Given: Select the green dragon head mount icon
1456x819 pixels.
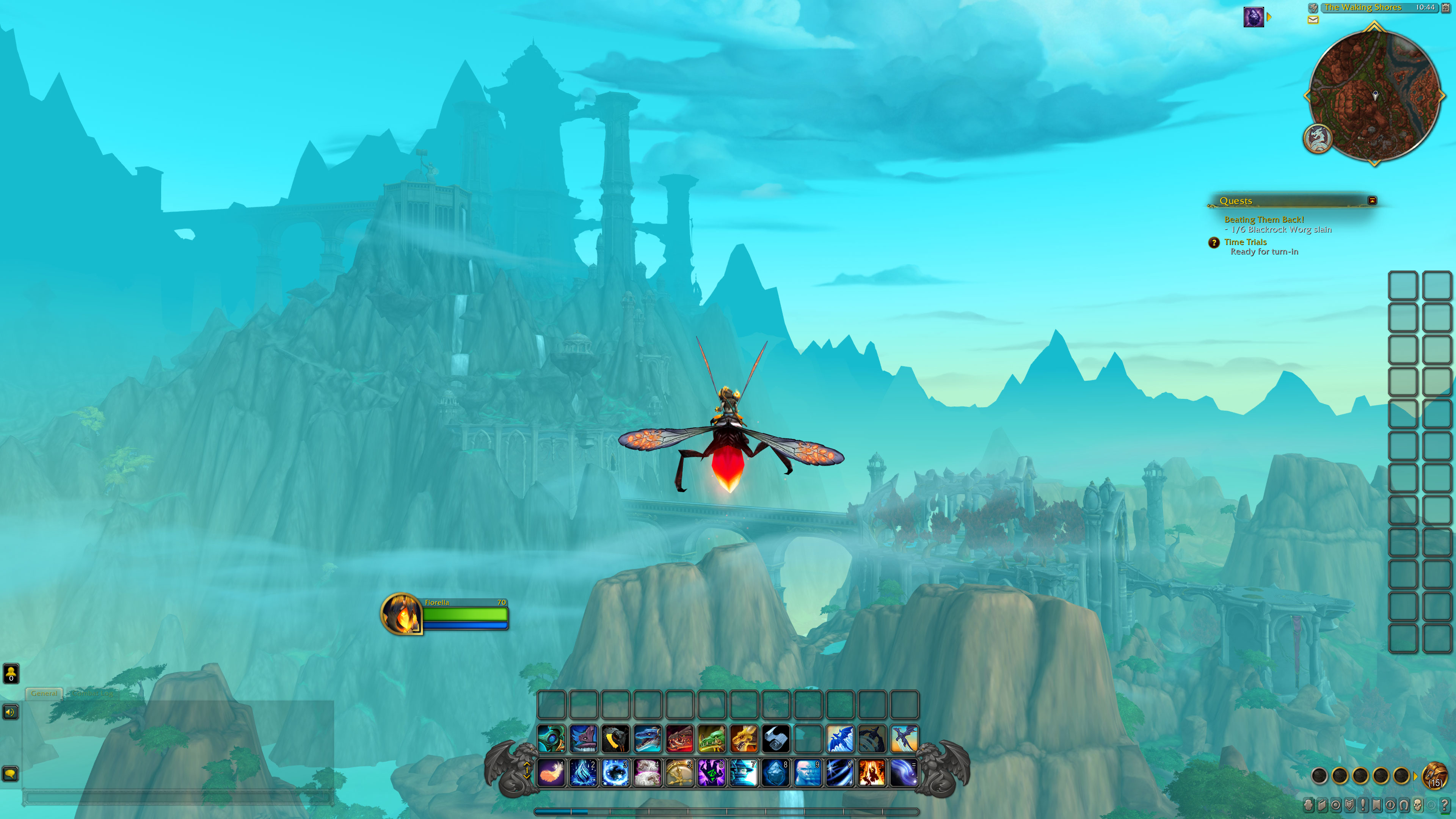Looking at the screenshot, I should (711, 739).
